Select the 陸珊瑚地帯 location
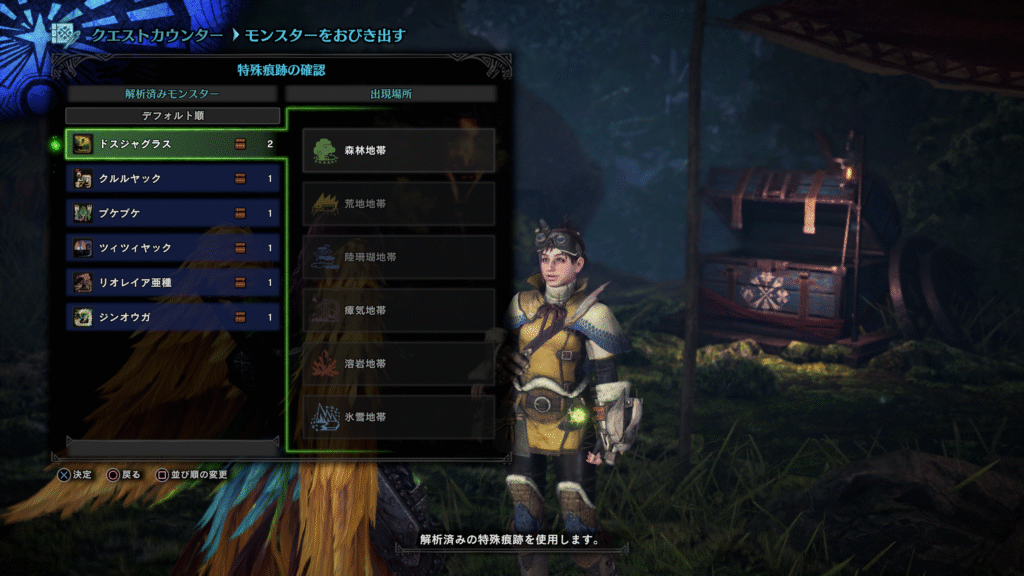The height and width of the screenshot is (576, 1024). [x=398, y=257]
